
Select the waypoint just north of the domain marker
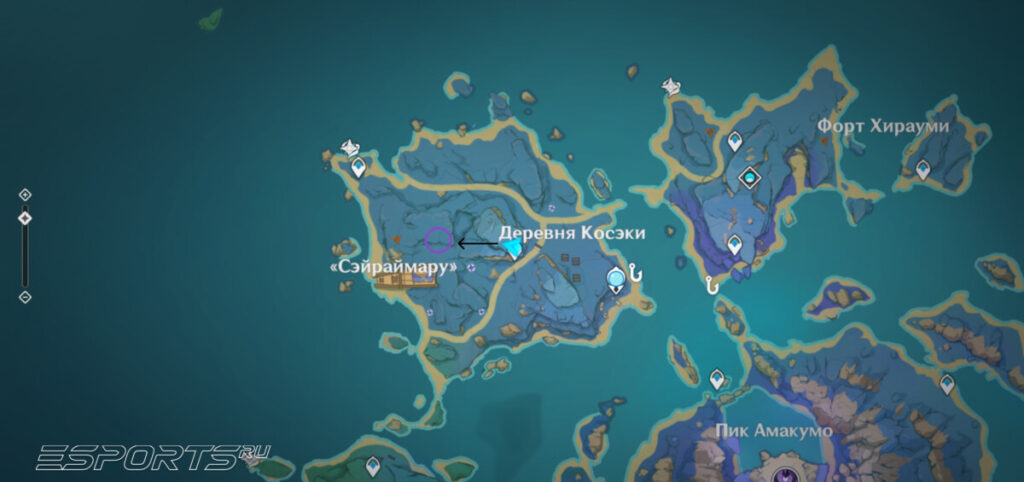point(735,142)
